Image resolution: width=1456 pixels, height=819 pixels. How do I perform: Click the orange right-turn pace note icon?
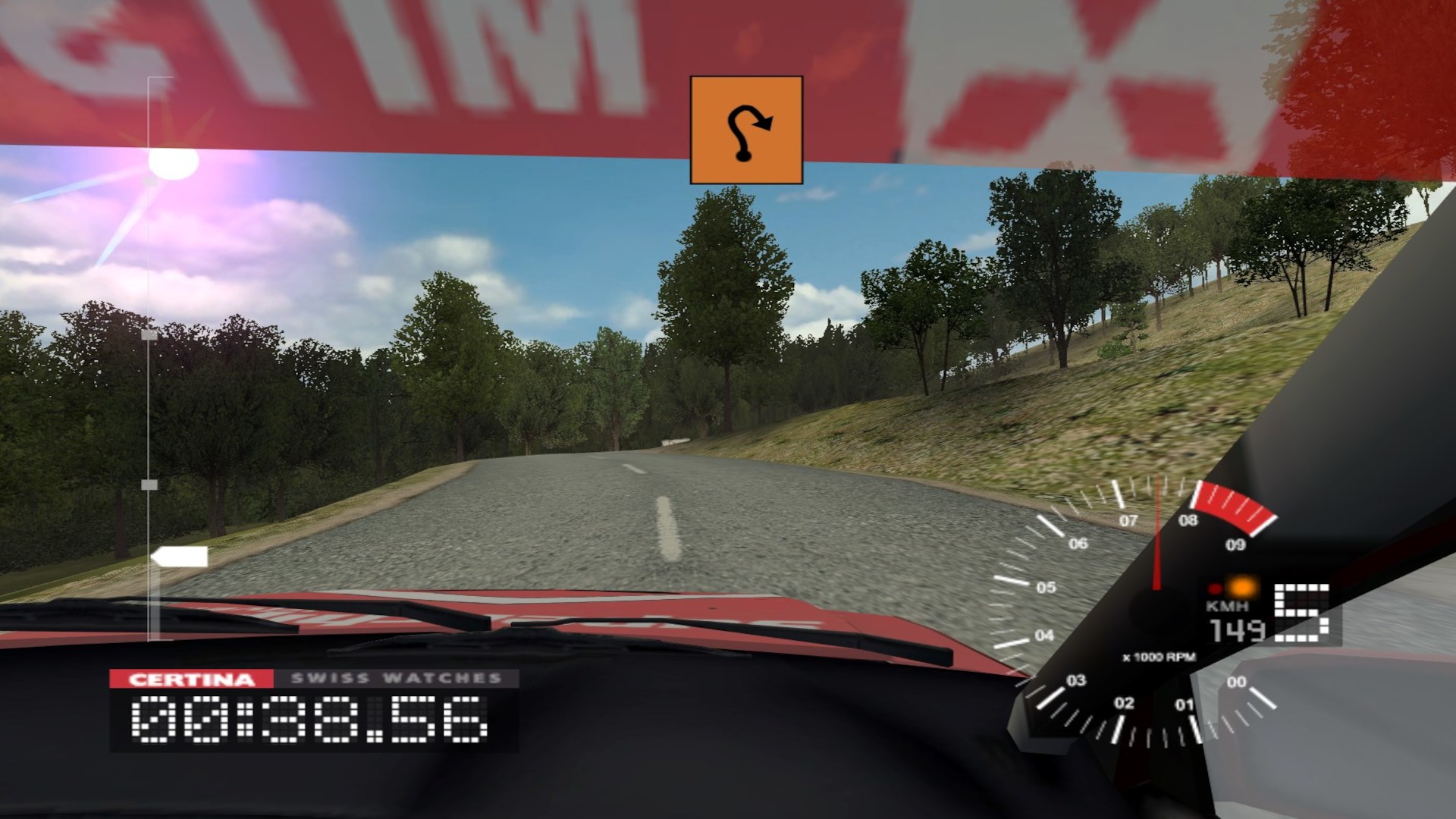[x=746, y=130]
